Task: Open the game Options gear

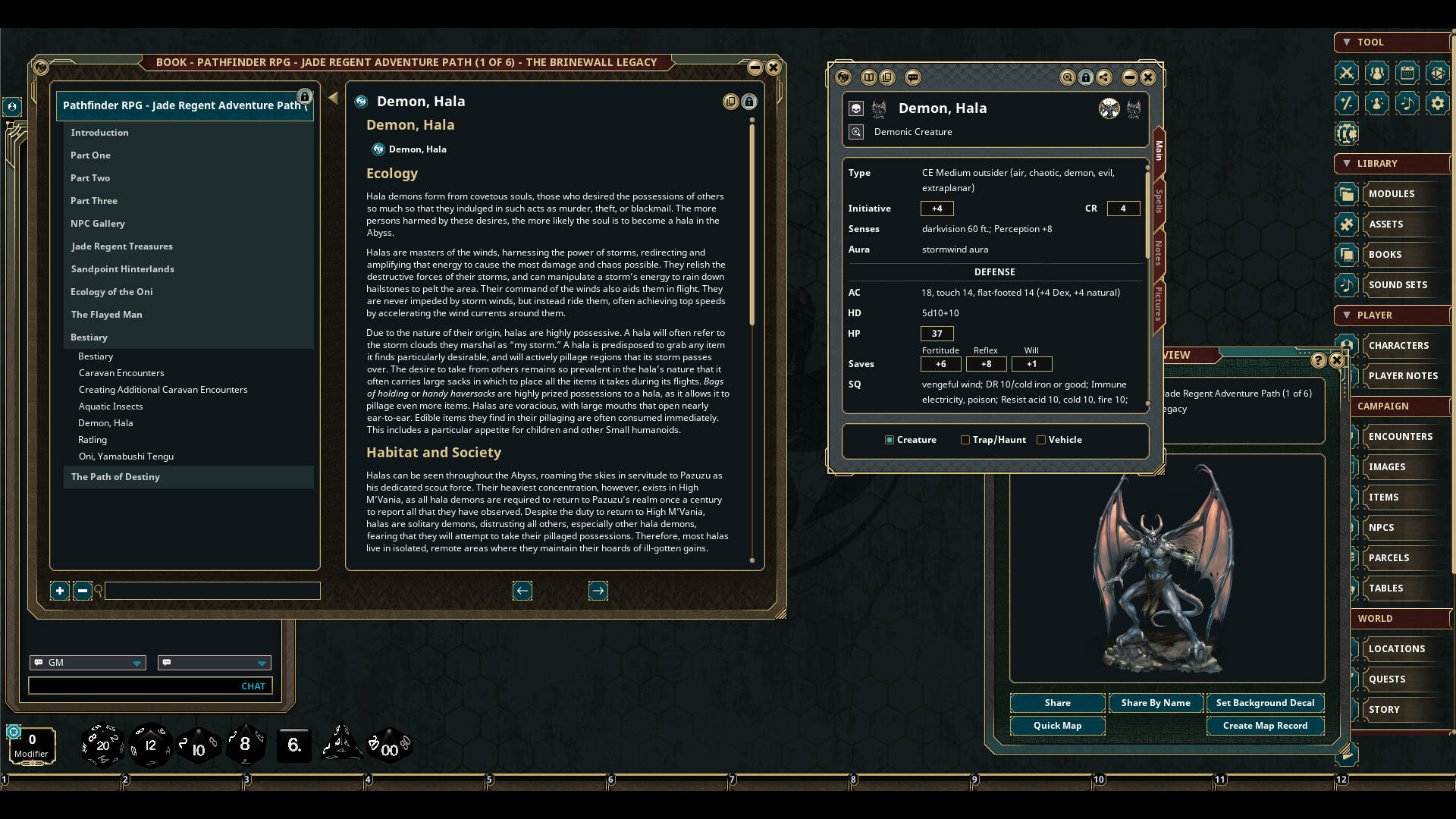Action: 1439,104
